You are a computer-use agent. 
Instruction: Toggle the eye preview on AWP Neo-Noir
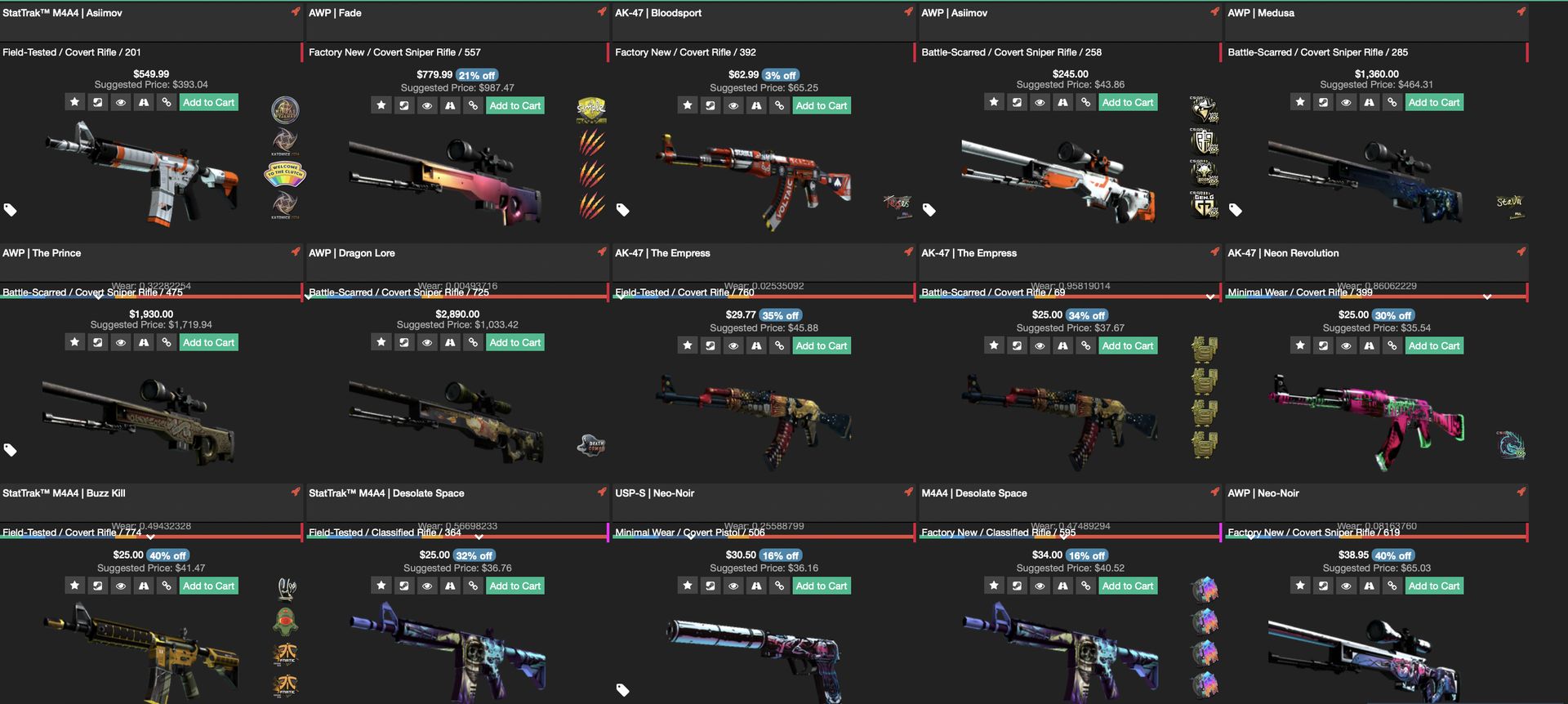pyautogui.click(x=1346, y=586)
